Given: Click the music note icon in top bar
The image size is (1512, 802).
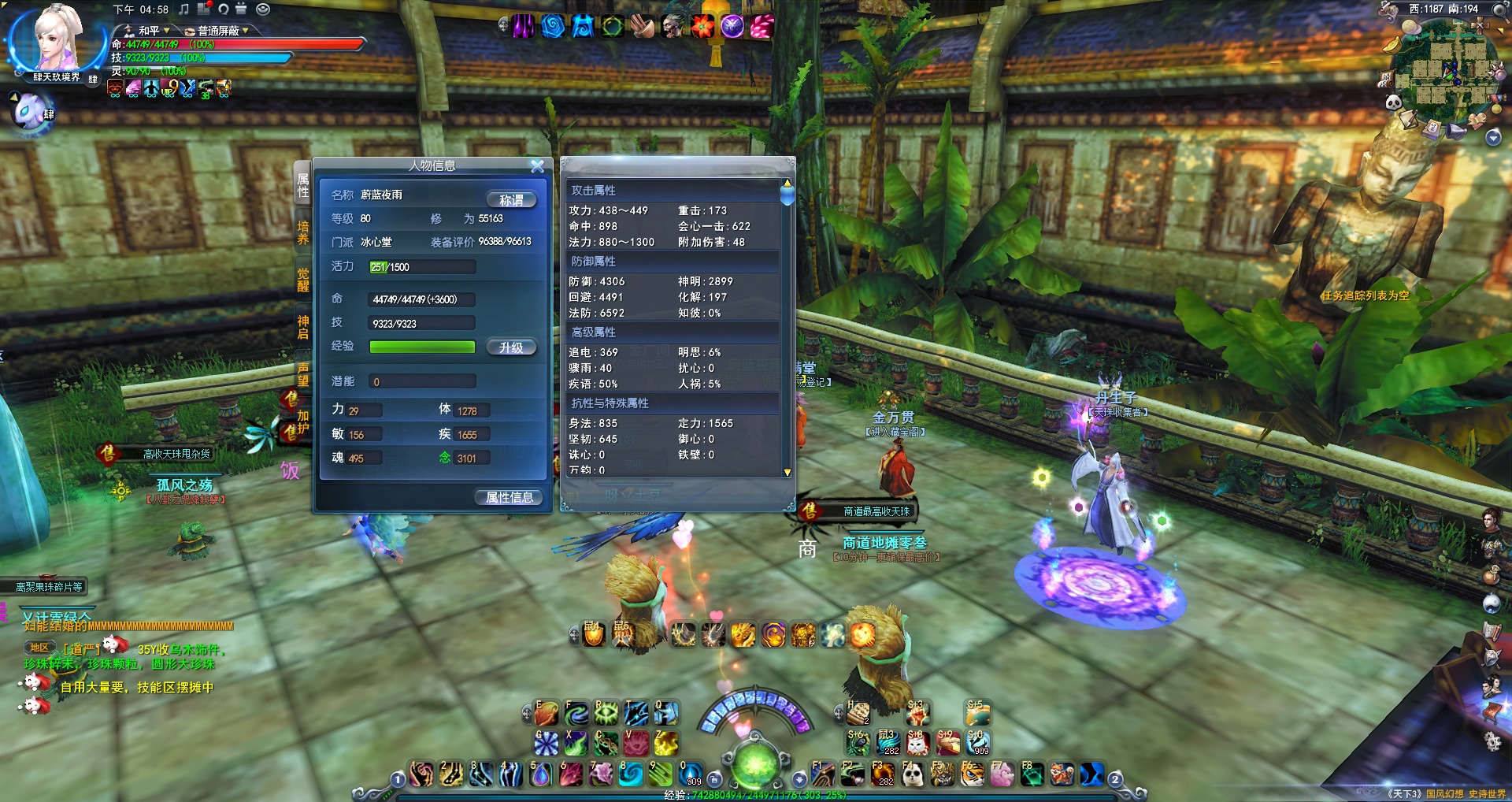Looking at the screenshot, I should 184,9.
